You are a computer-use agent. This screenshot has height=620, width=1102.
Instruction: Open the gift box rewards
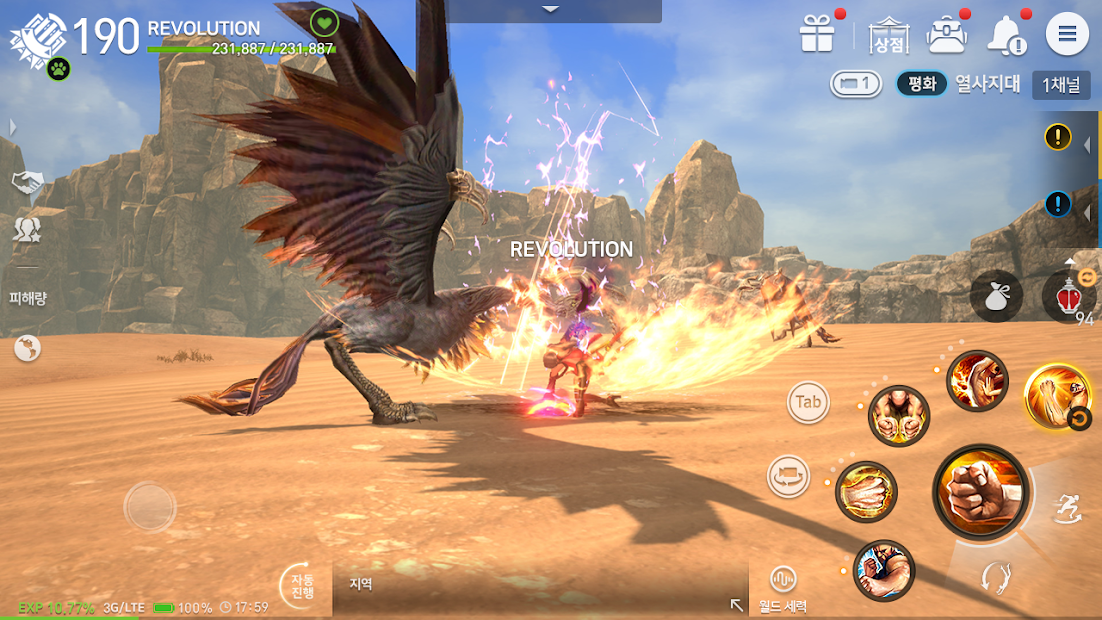coord(817,35)
